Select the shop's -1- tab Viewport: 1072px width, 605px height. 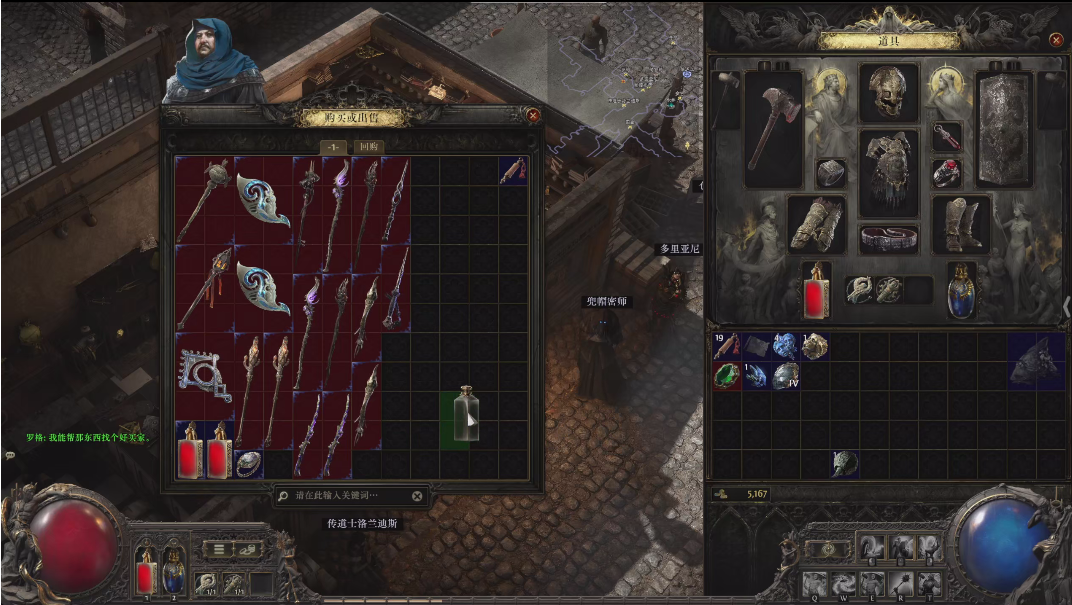(333, 146)
